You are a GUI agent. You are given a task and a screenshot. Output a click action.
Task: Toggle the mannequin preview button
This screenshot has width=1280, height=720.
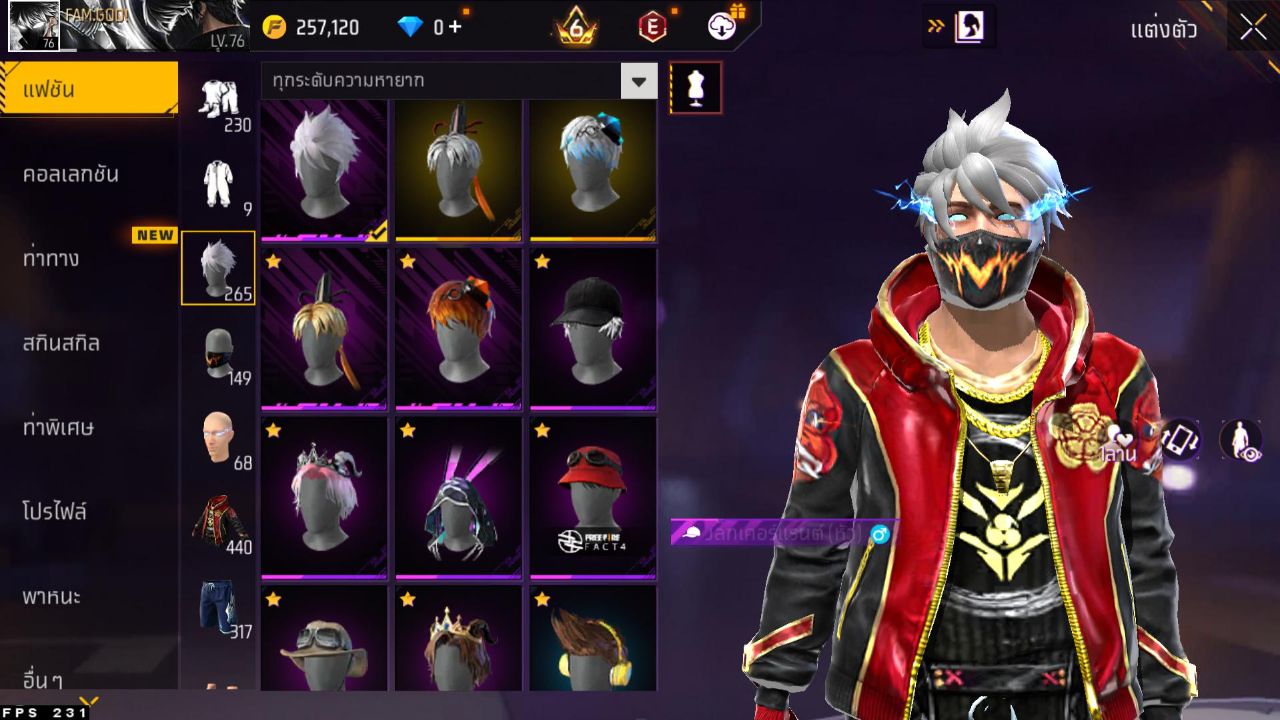pos(695,87)
